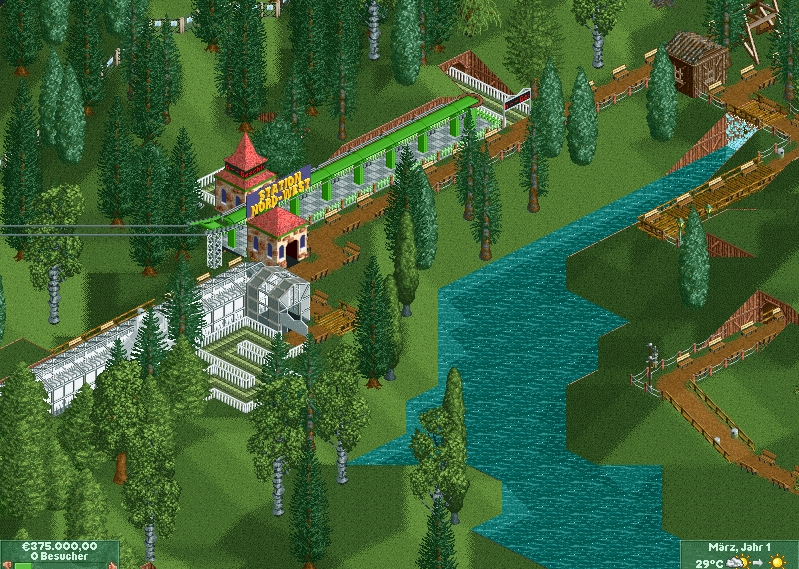The image size is (799, 569).
Task: Click the 'März, Jahr 1' date panel
Action: 739,548
